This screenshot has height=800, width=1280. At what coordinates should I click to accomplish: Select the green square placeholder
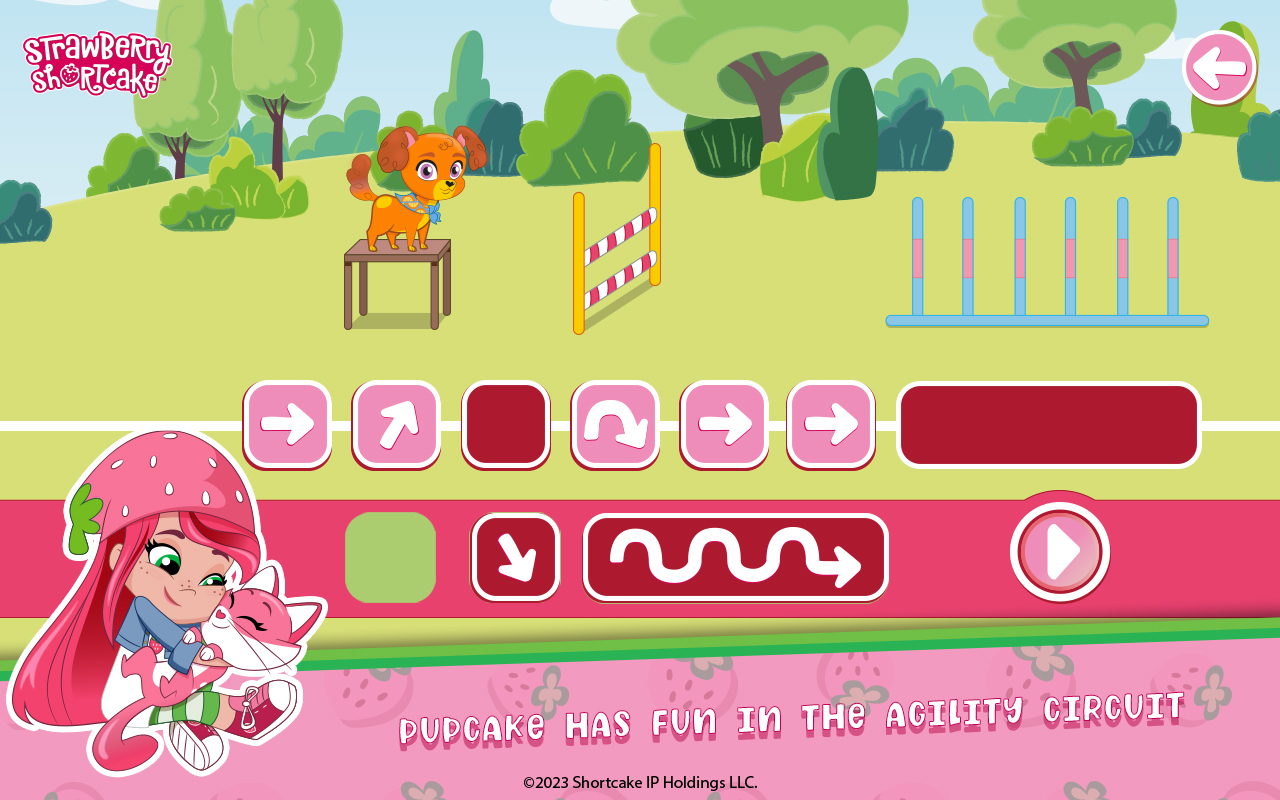[x=390, y=557]
